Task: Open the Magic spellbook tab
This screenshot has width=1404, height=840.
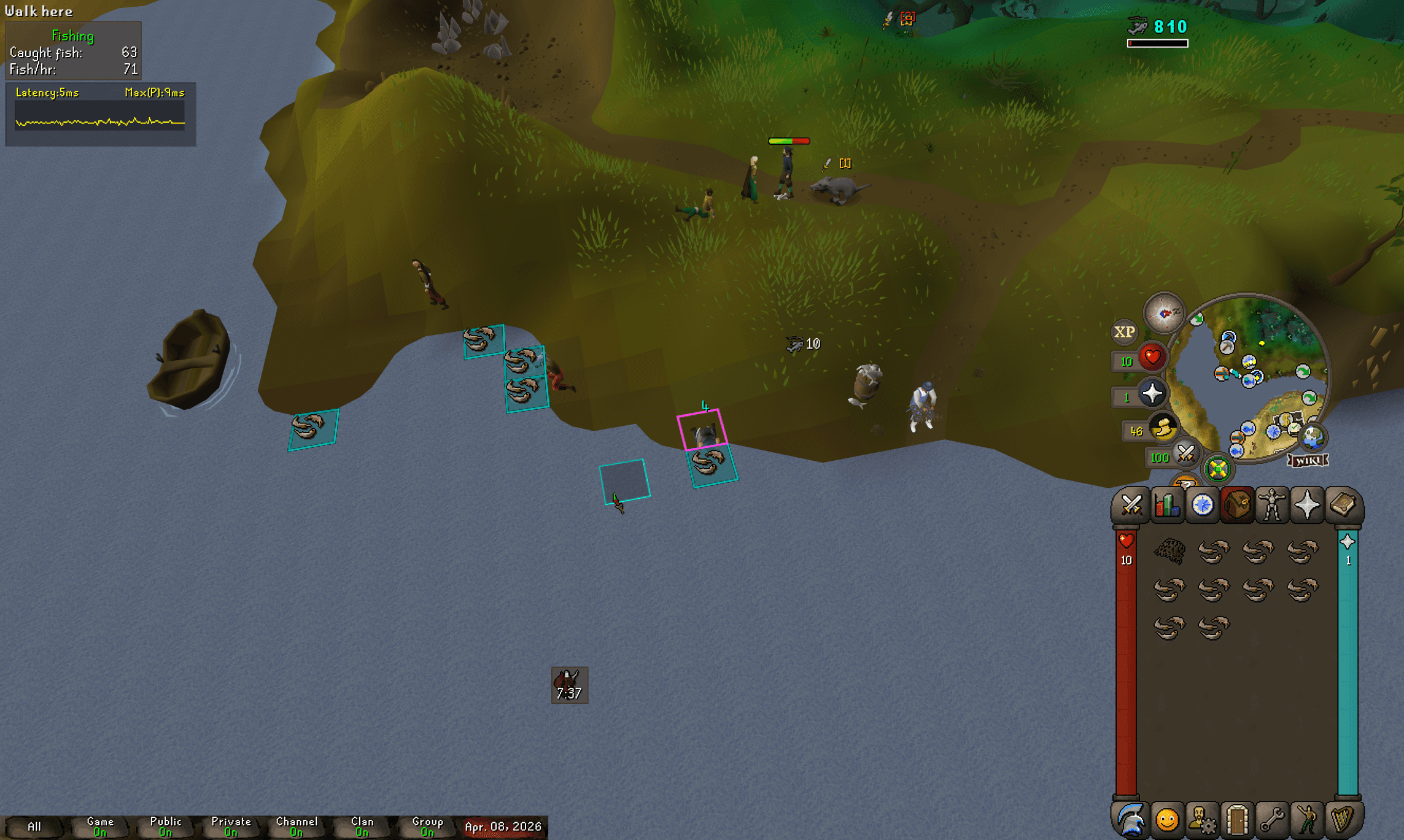Action: (x=1343, y=504)
